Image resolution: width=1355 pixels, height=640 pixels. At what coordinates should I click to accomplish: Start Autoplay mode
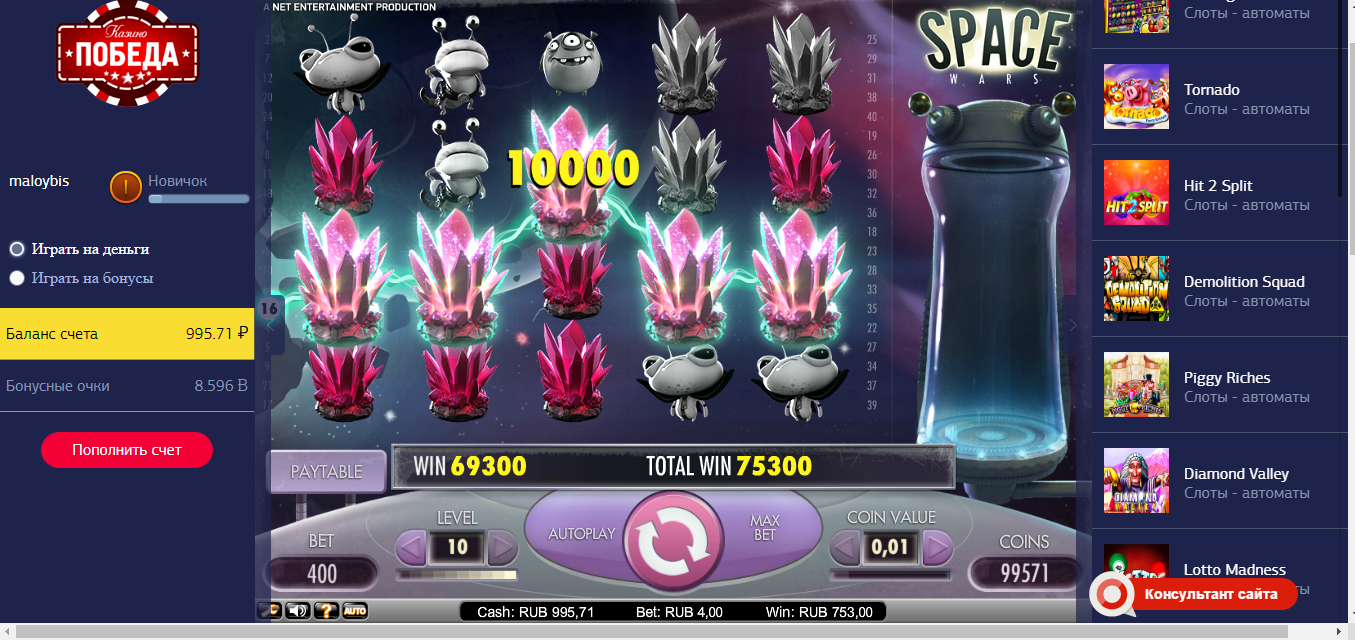pyautogui.click(x=581, y=534)
